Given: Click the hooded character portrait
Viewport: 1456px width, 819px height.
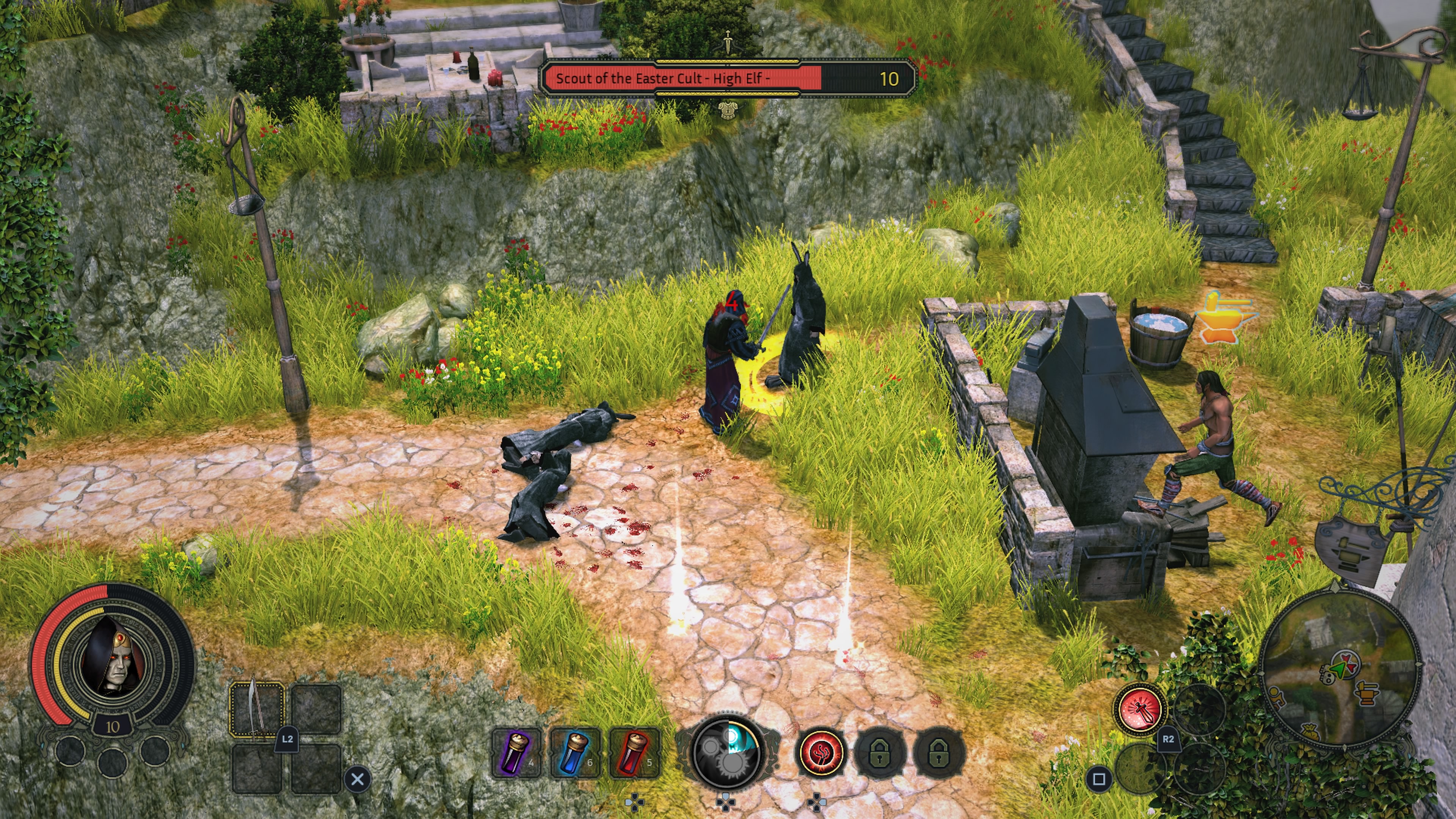Looking at the screenshot, I should (x=113, y=656).
